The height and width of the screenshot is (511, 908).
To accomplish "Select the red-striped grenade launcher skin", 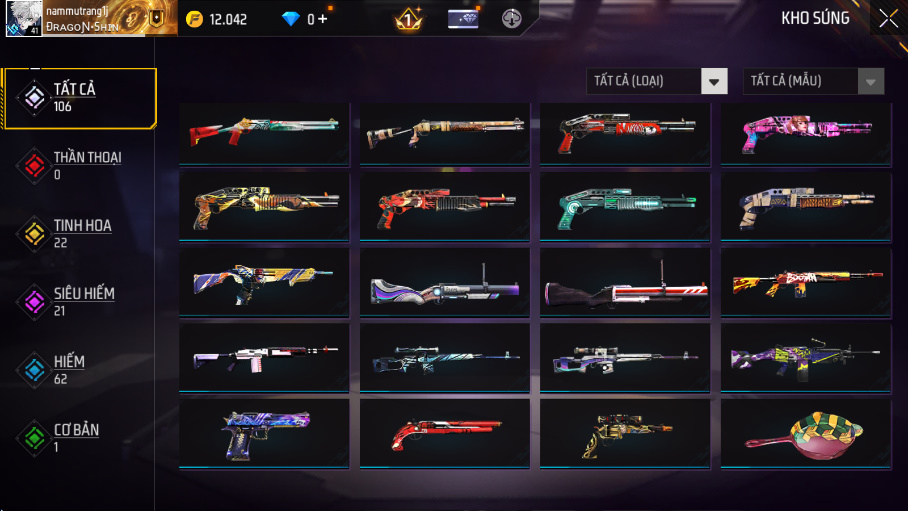I will [x=624, y=283].
